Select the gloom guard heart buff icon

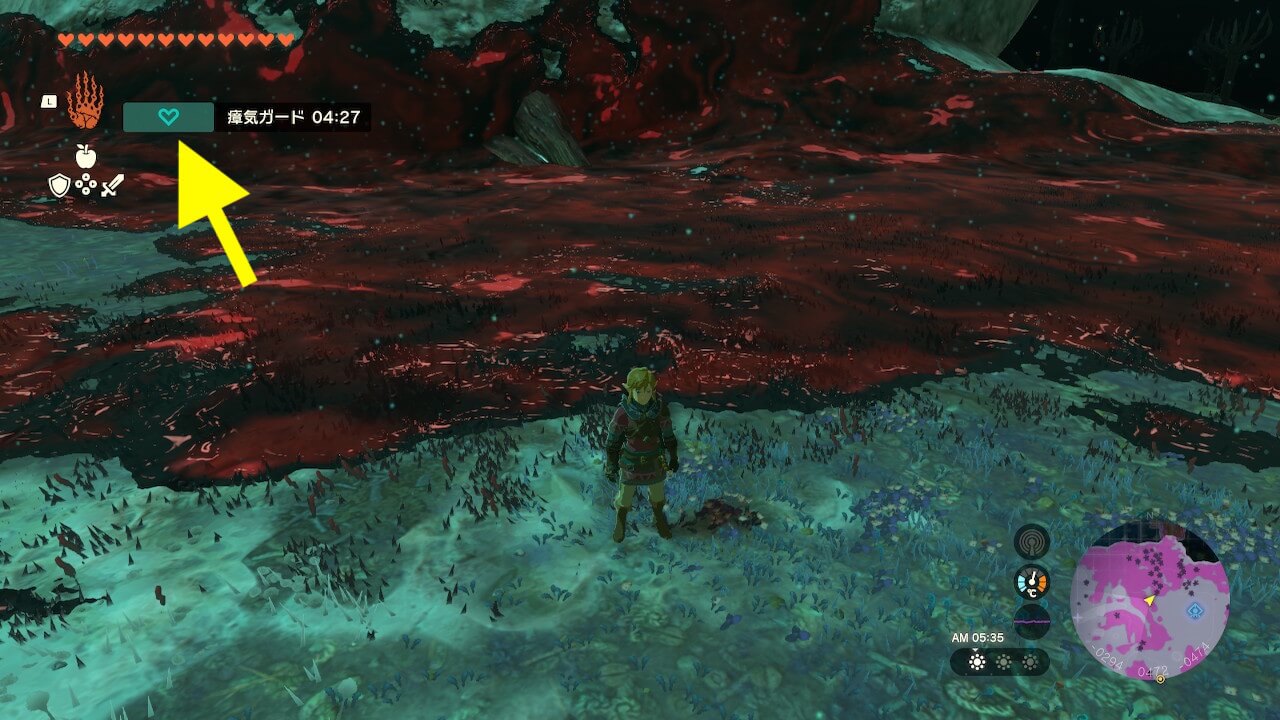pyautogui.click(x=169, y=117)
